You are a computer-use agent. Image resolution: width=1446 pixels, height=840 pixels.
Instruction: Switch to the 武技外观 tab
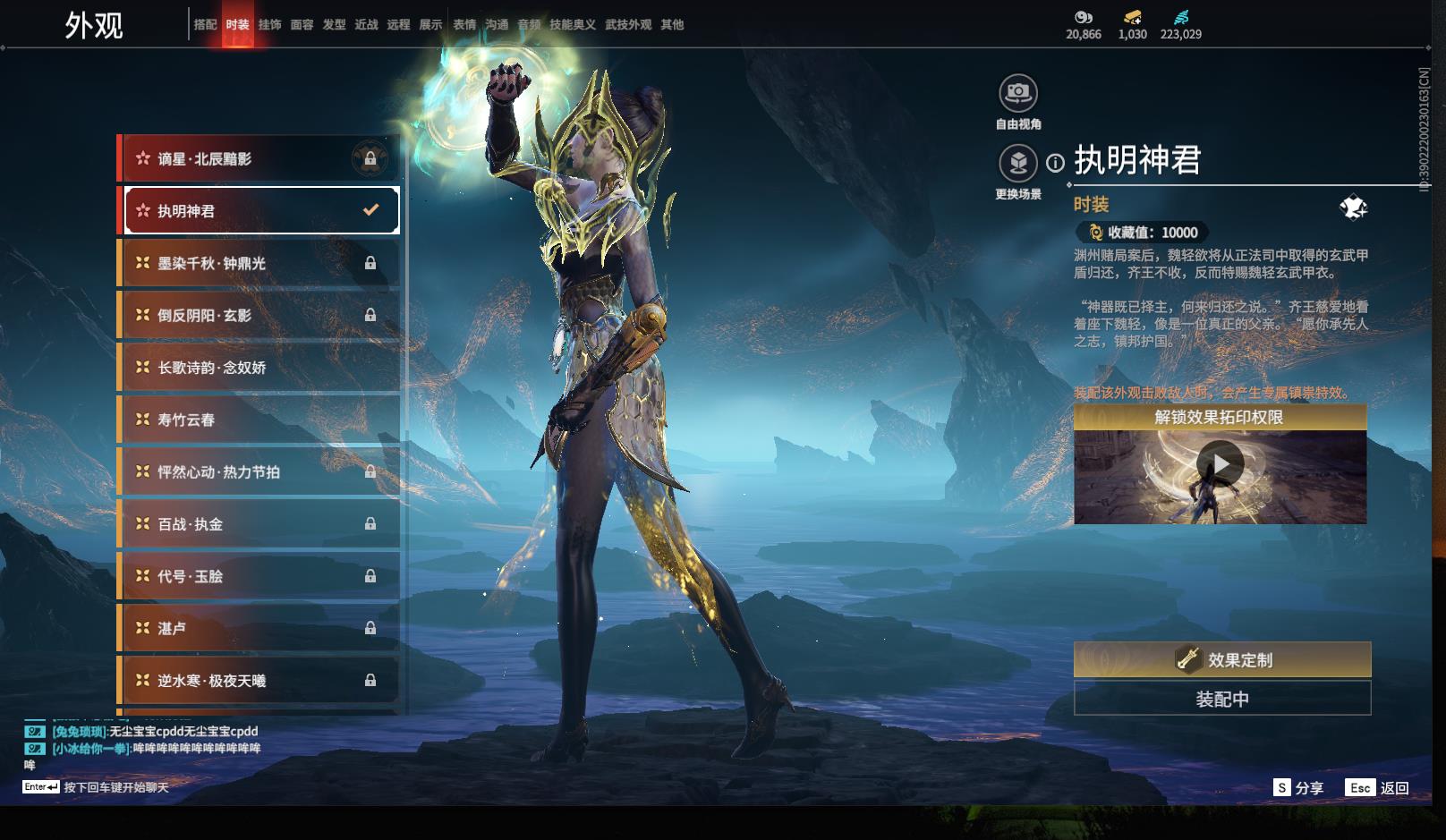[628, 25]
